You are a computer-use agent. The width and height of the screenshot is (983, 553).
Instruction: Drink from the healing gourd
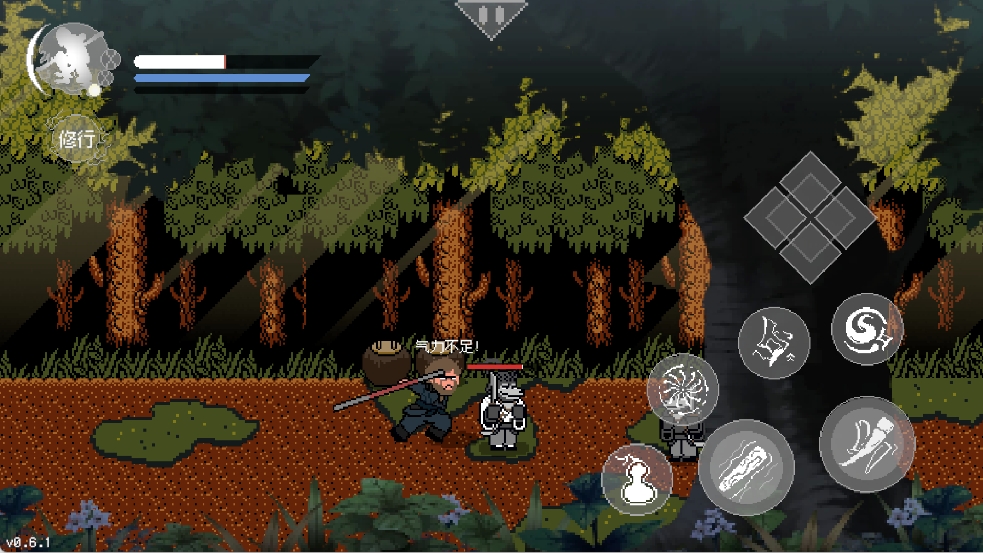click(x=637, y=480)
